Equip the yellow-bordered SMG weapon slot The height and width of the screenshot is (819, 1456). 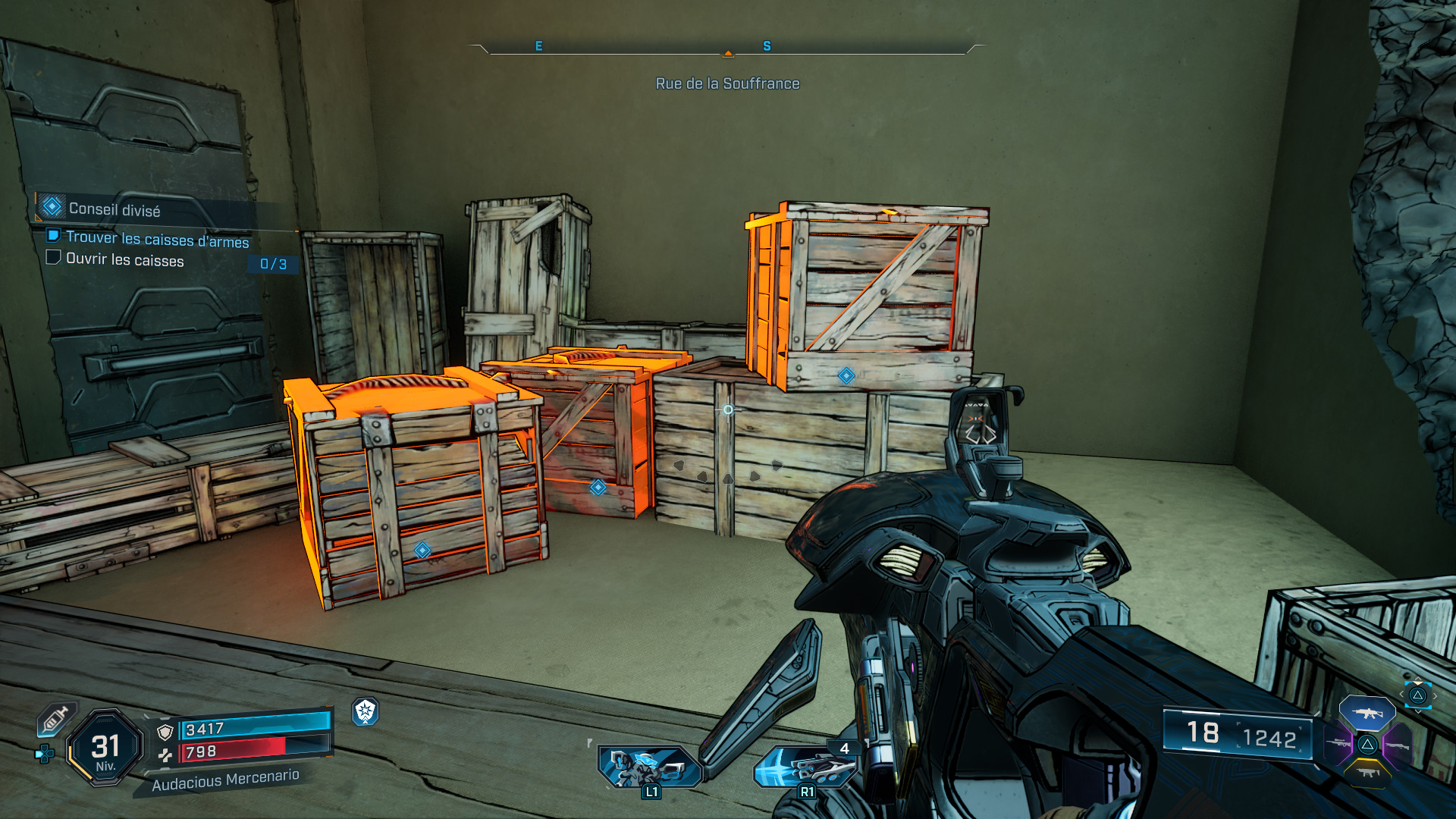tap(1367, 773)
